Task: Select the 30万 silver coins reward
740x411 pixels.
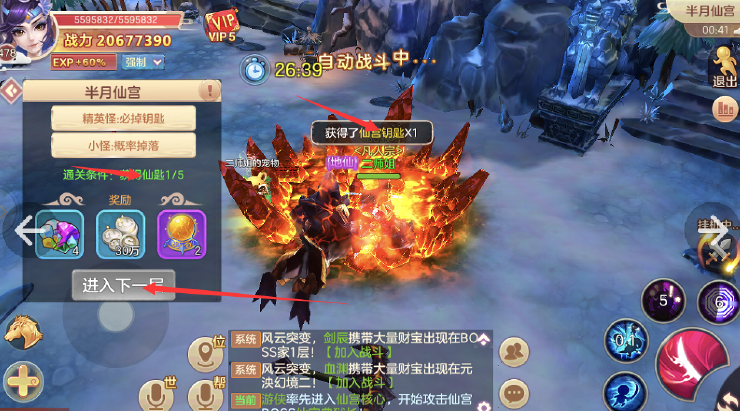Action: coord(120,233)
